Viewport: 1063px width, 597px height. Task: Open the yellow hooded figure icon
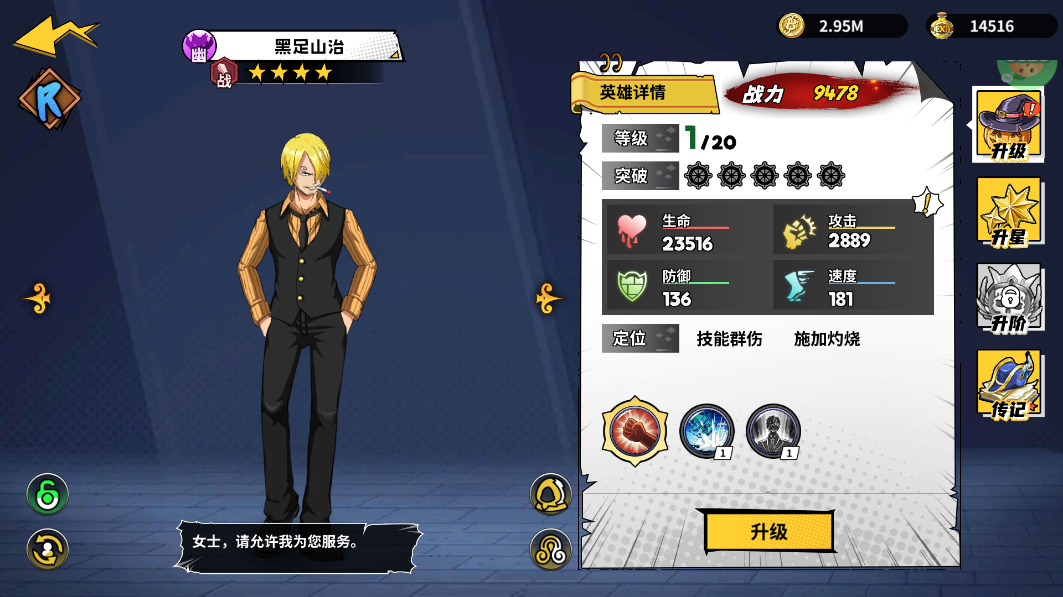tap(550, 494)
